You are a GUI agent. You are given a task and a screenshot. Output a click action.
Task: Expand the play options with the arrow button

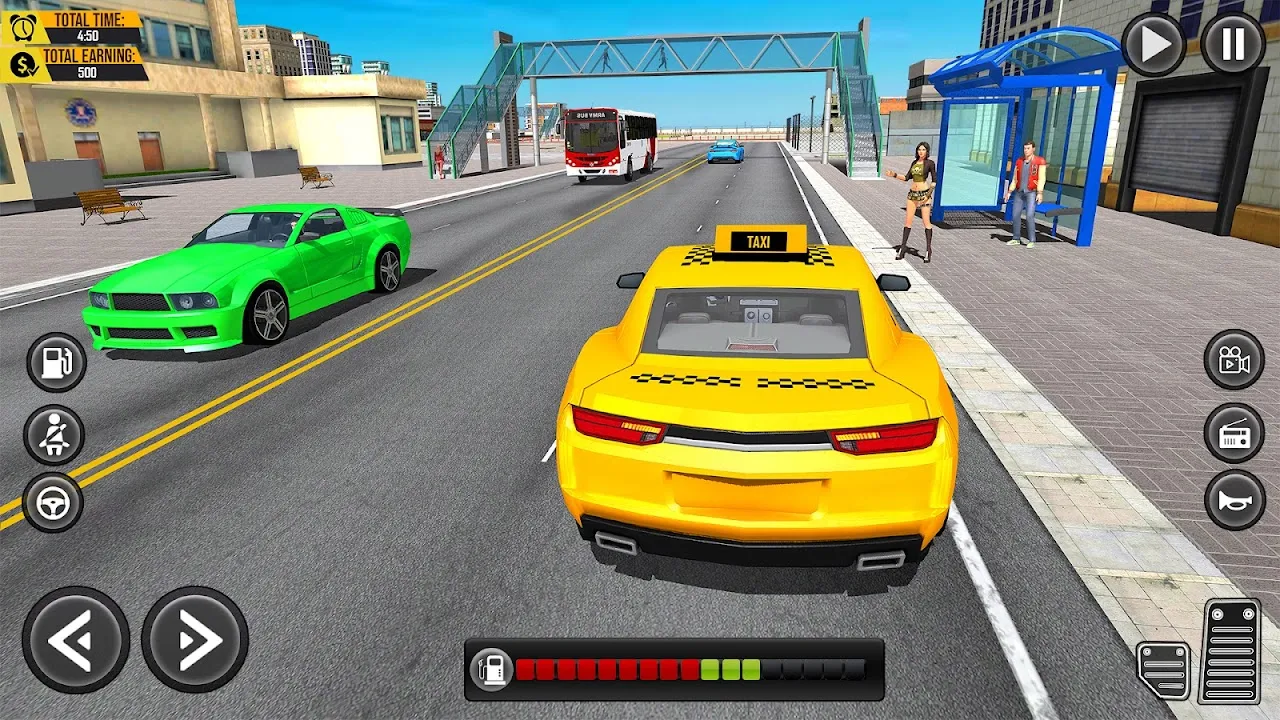point(1152,44)
